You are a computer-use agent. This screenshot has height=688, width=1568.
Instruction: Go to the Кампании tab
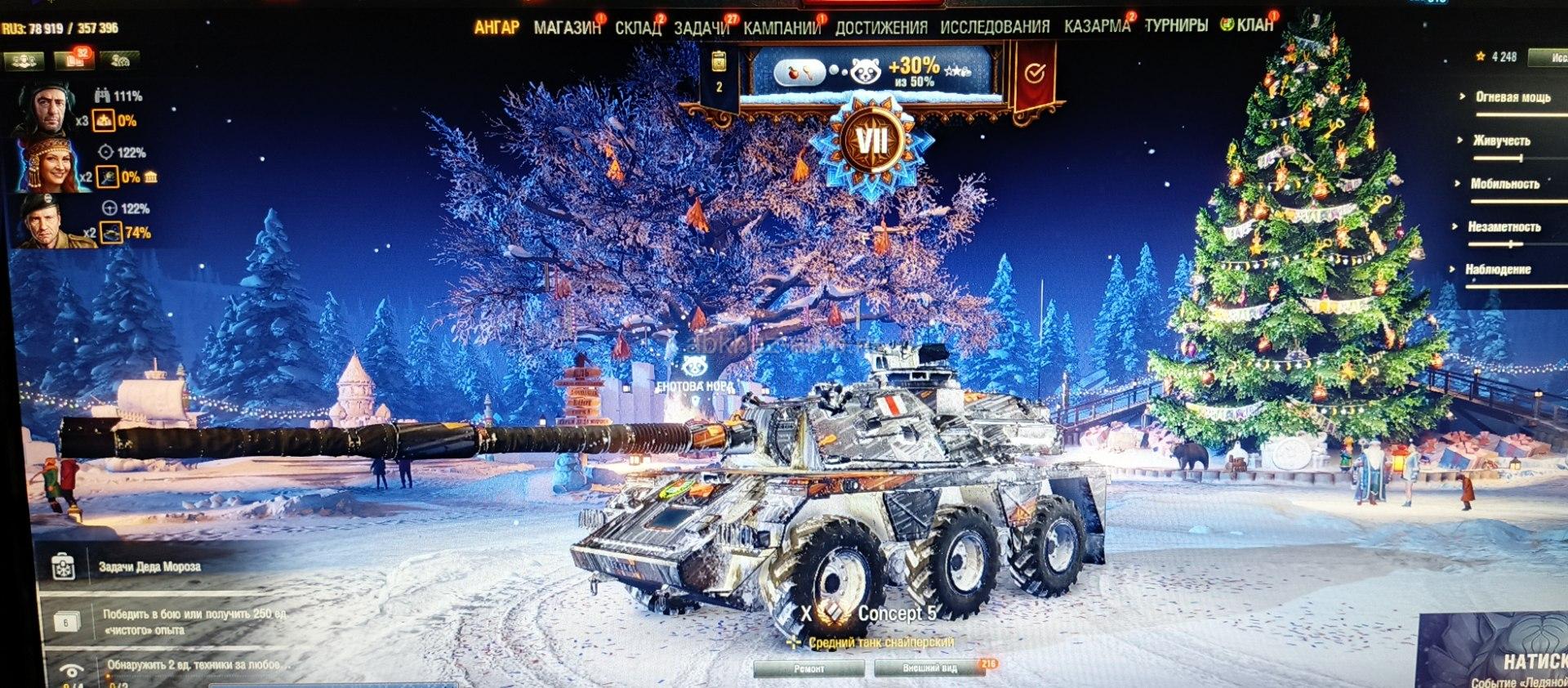click(782, 28)
